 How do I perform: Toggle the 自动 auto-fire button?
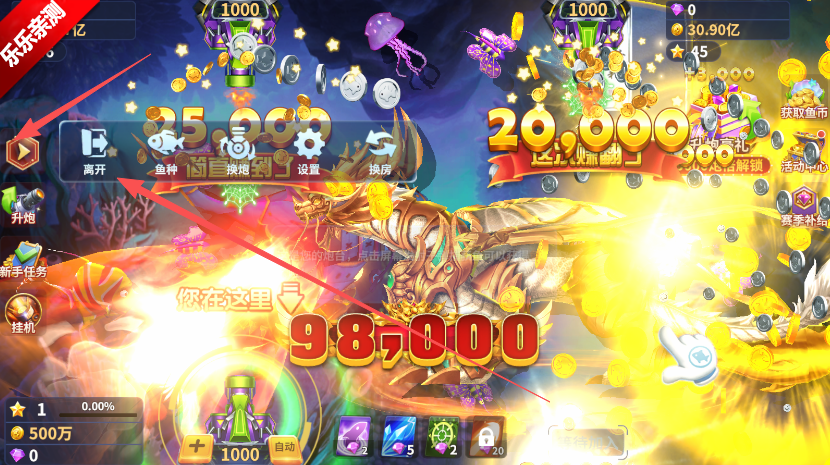(x=284, y=447)
